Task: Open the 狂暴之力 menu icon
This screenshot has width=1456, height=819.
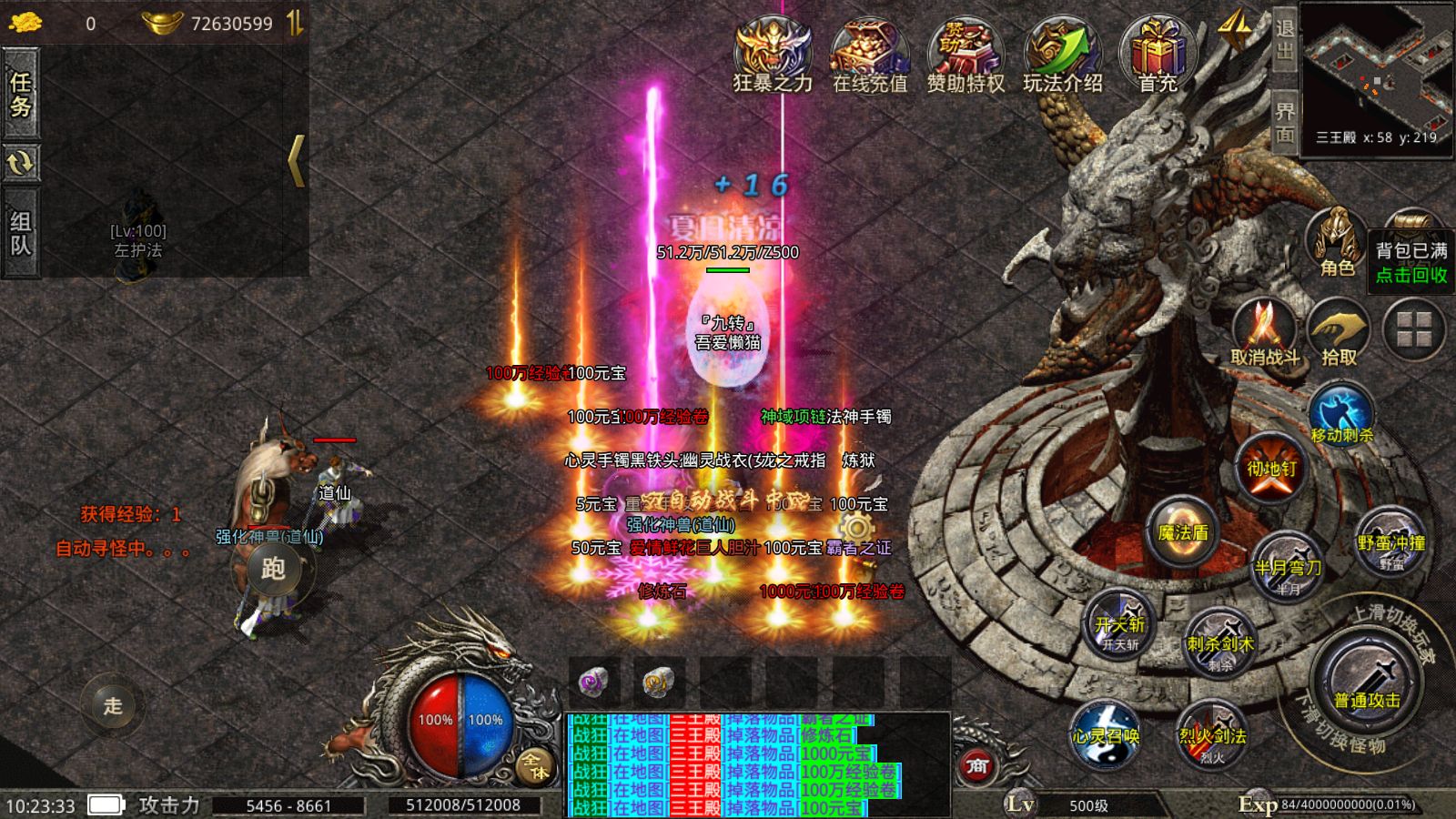Action: tap(773, 55)
